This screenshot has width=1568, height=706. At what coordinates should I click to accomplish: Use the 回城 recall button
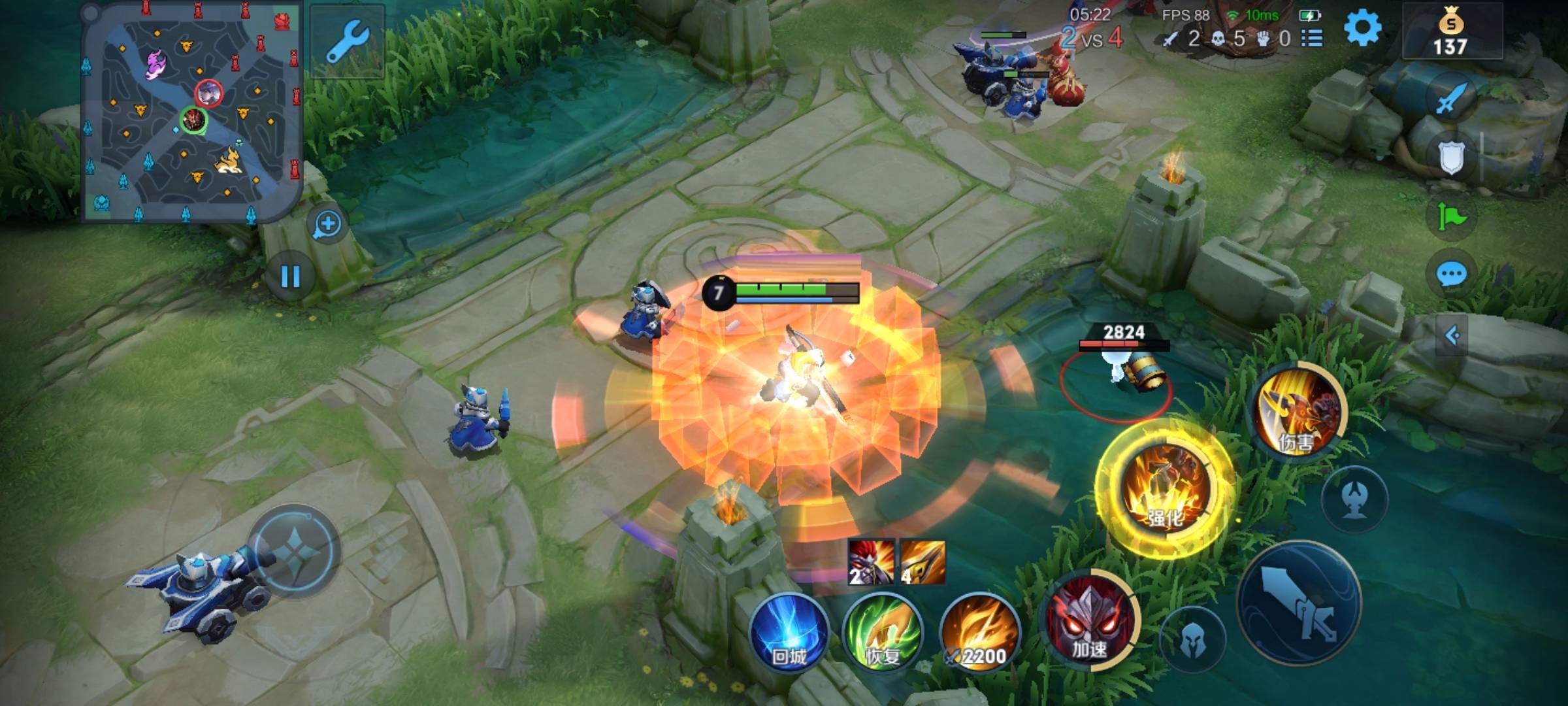coord(789,633)
